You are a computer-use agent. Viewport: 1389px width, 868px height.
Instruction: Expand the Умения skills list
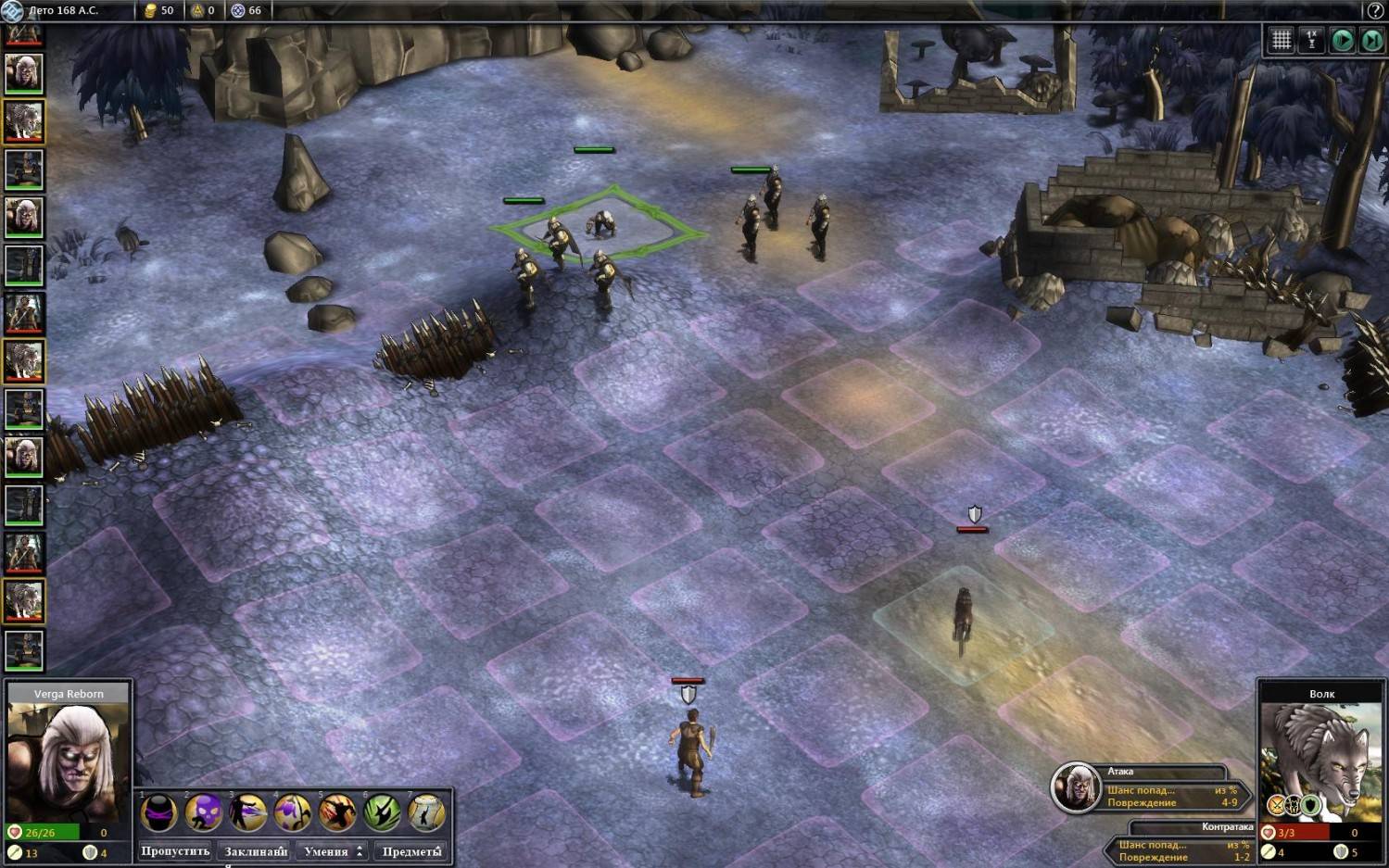333,851
